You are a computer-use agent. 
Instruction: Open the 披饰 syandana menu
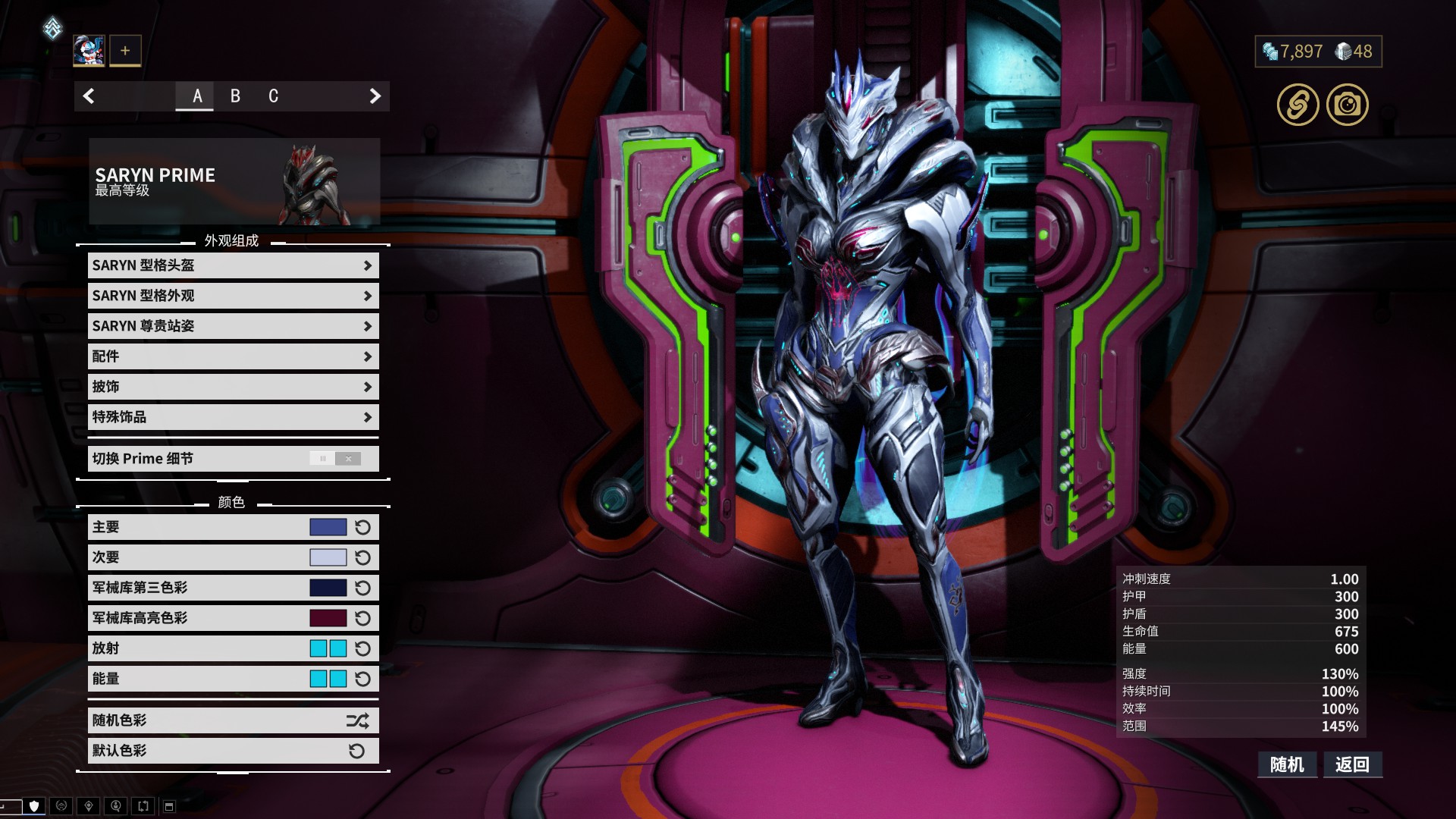pyautogui.click(x=233, y=387)
